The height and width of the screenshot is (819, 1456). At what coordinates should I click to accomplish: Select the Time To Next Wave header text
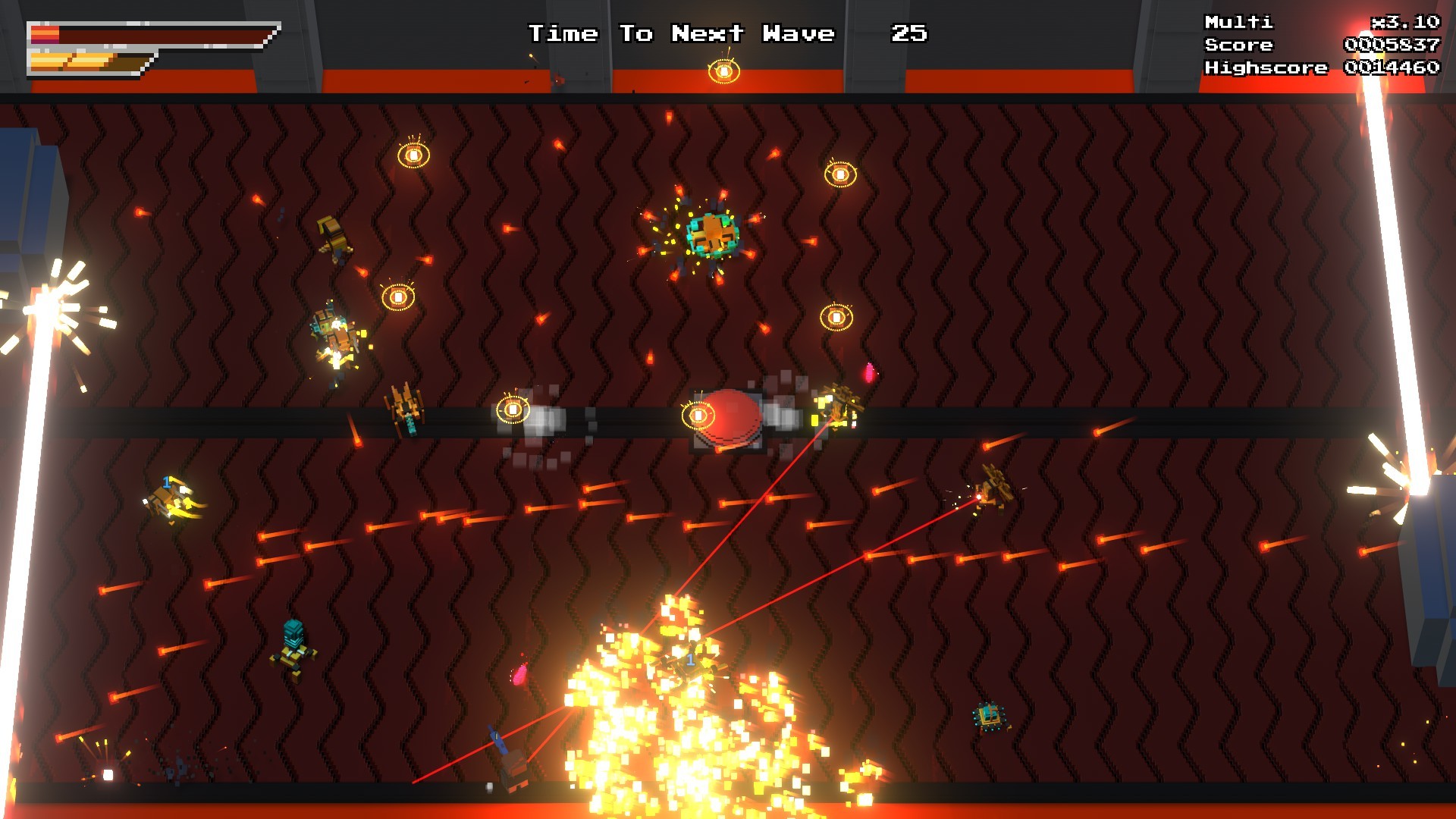click(681, 33)
